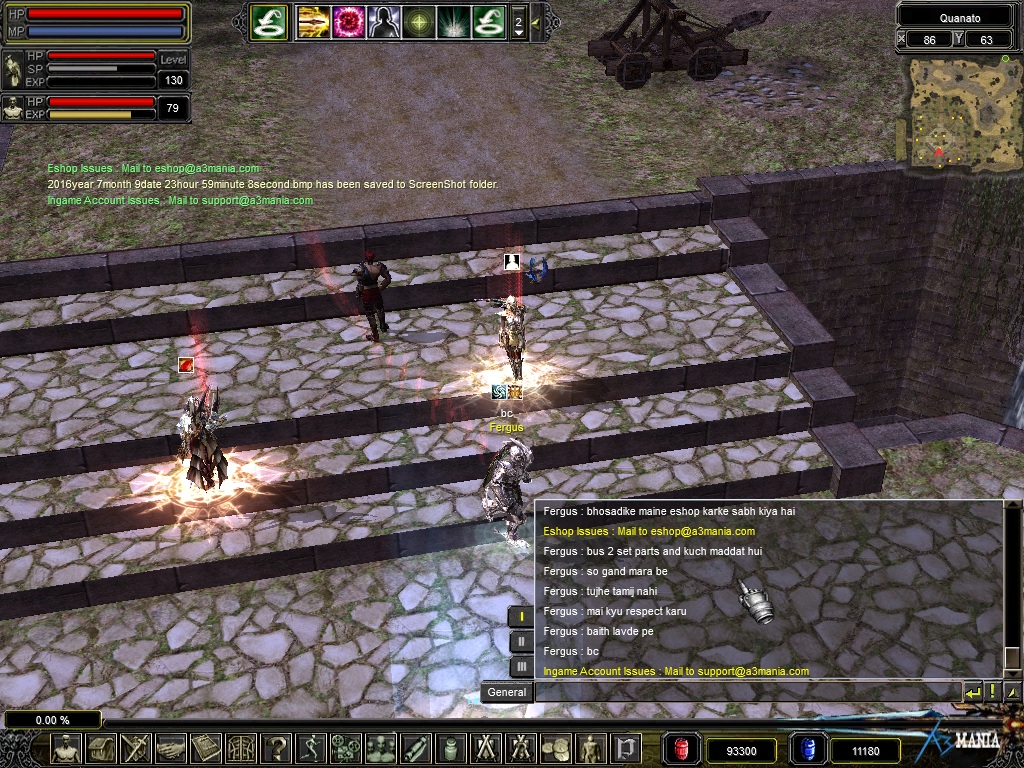Select the red potion slot

tap(681, 748)
